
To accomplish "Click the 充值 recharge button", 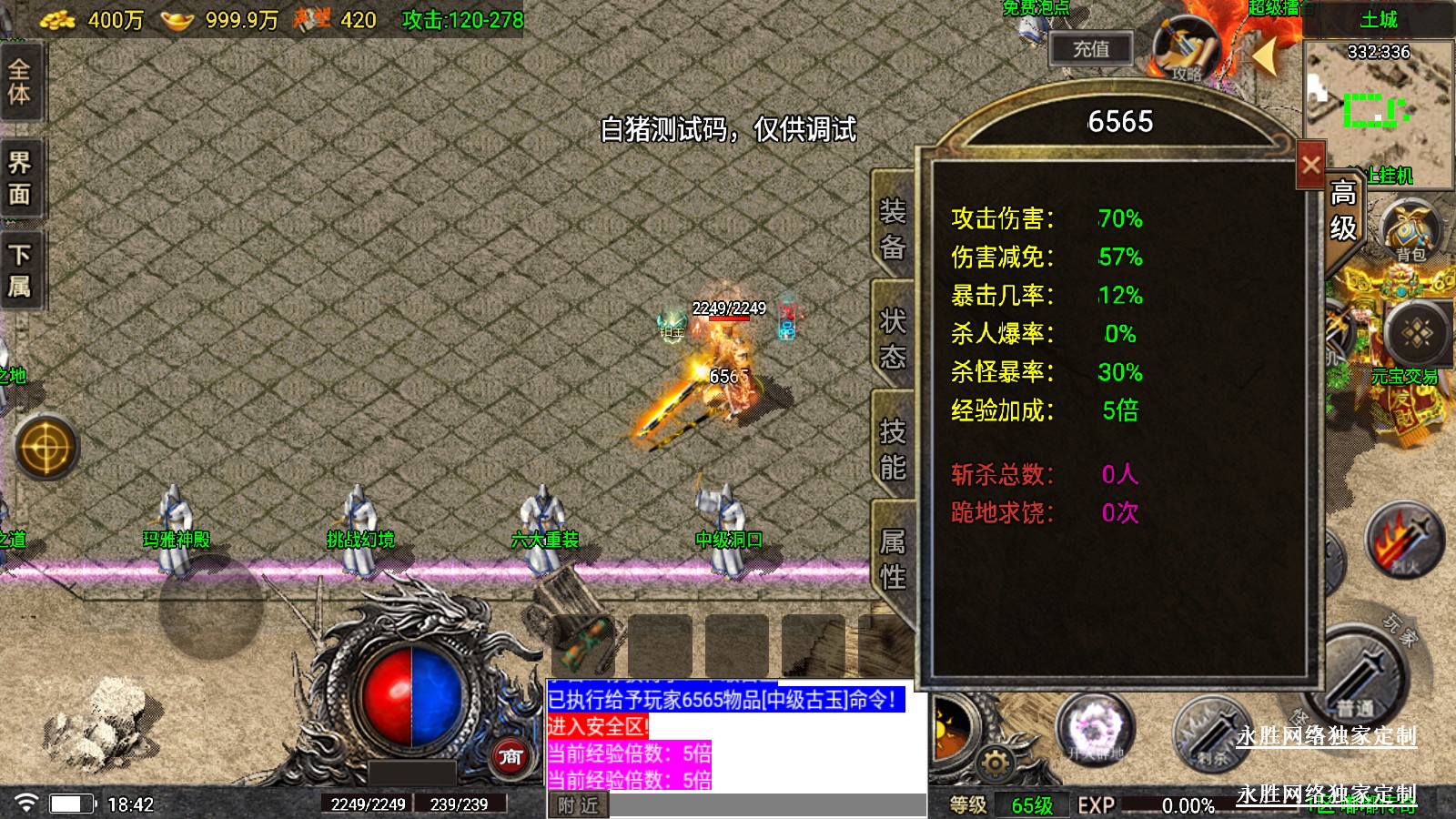I will pyautogui.click(x=1090, y=49).
